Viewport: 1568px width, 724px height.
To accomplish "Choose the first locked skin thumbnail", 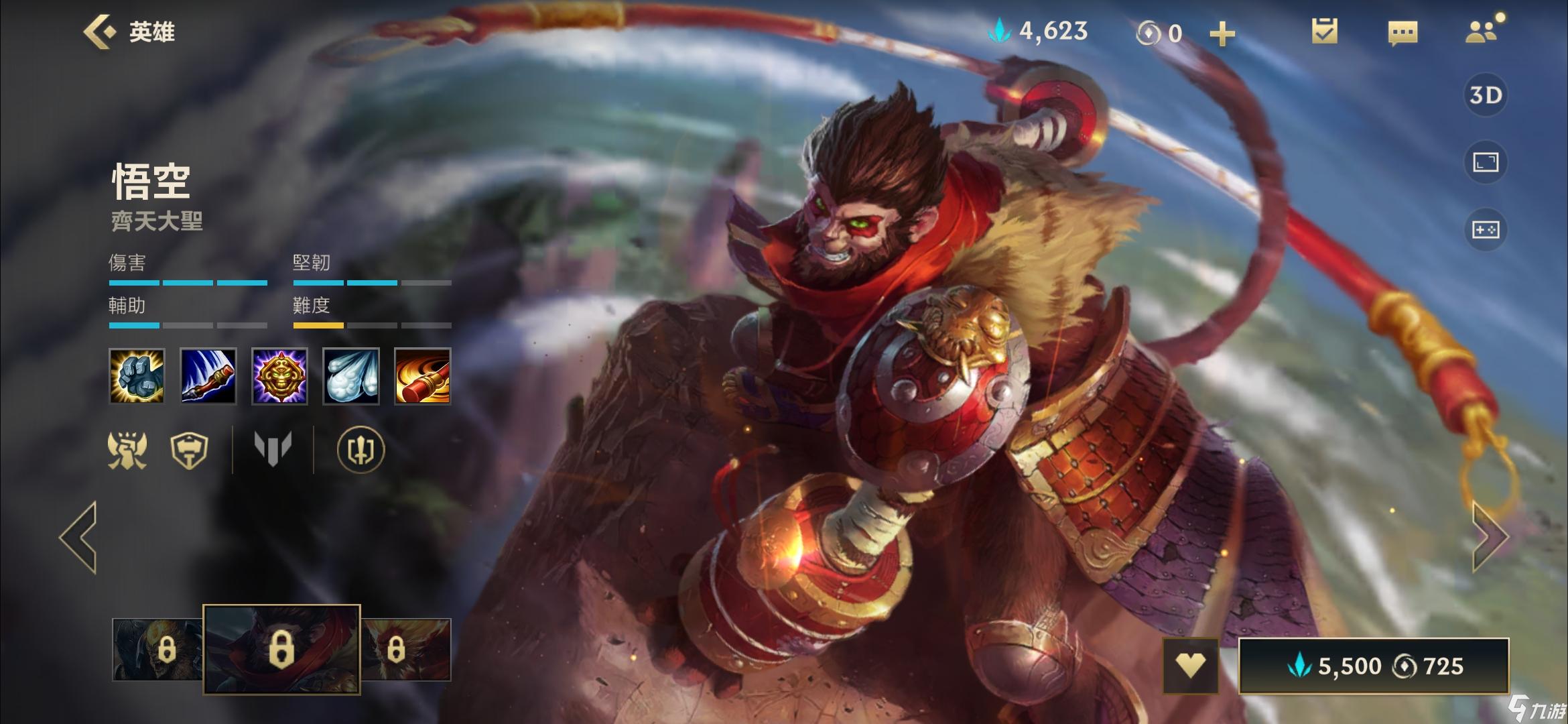I will coord(158,649).
